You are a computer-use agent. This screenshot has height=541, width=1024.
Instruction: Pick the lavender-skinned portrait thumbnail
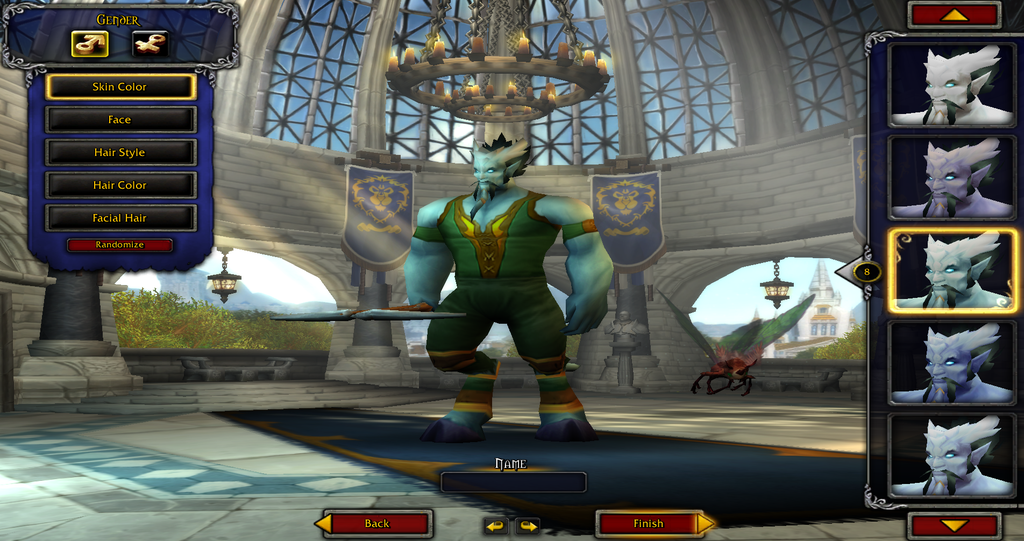point(951,177)
